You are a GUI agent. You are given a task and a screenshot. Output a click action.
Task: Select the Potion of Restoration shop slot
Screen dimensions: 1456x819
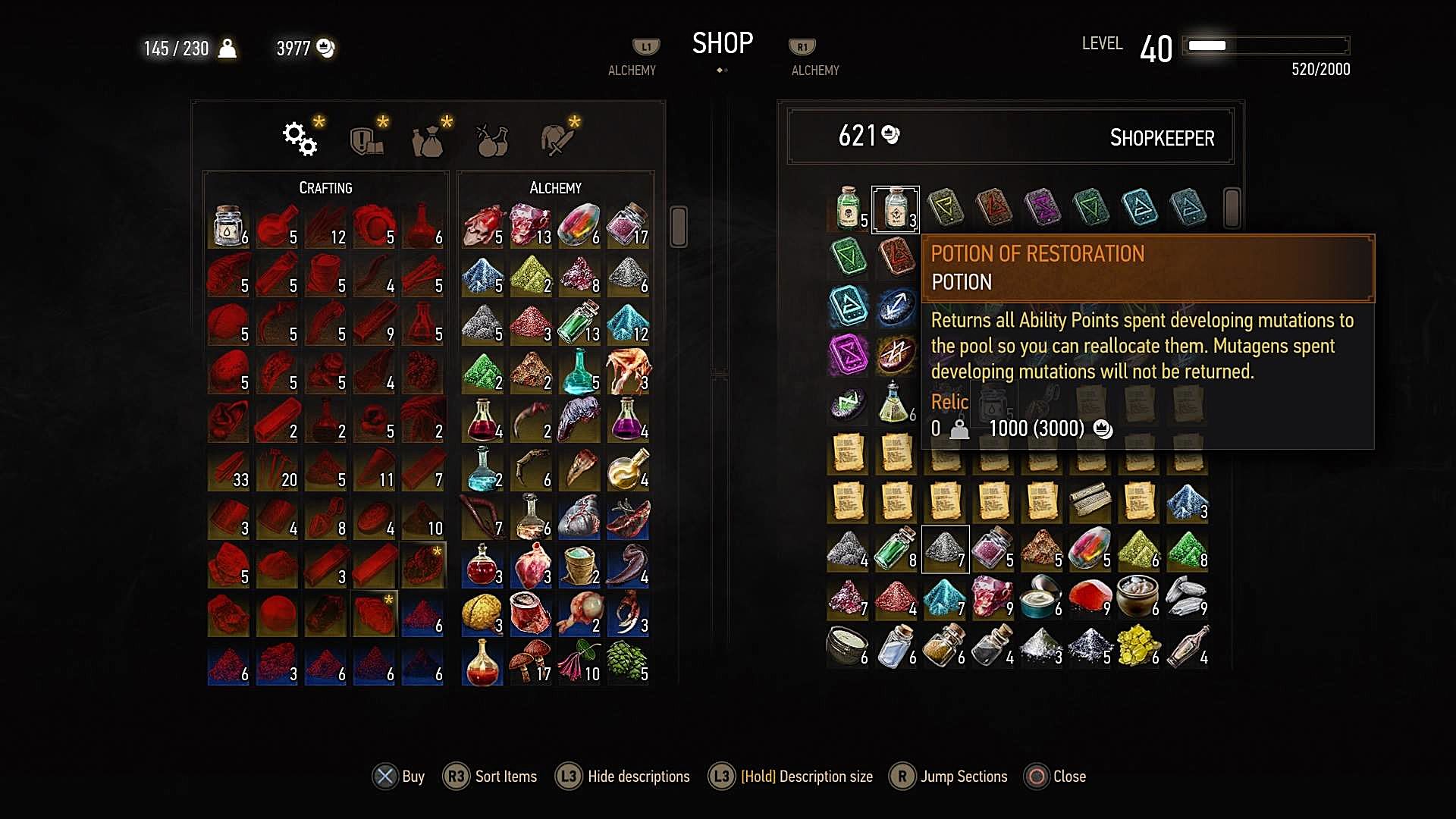click(x=895, y=209)
